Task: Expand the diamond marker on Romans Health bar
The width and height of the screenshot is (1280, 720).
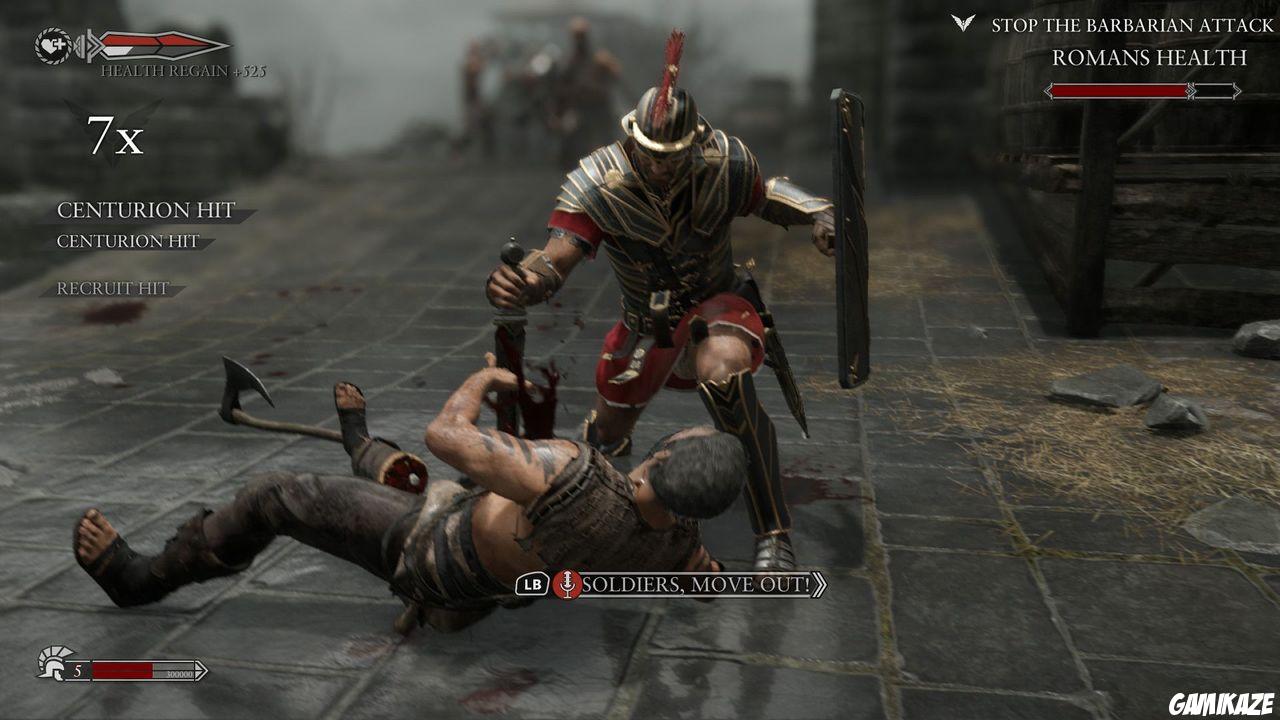Action: pyautogui.click(x=1189, y=93)
